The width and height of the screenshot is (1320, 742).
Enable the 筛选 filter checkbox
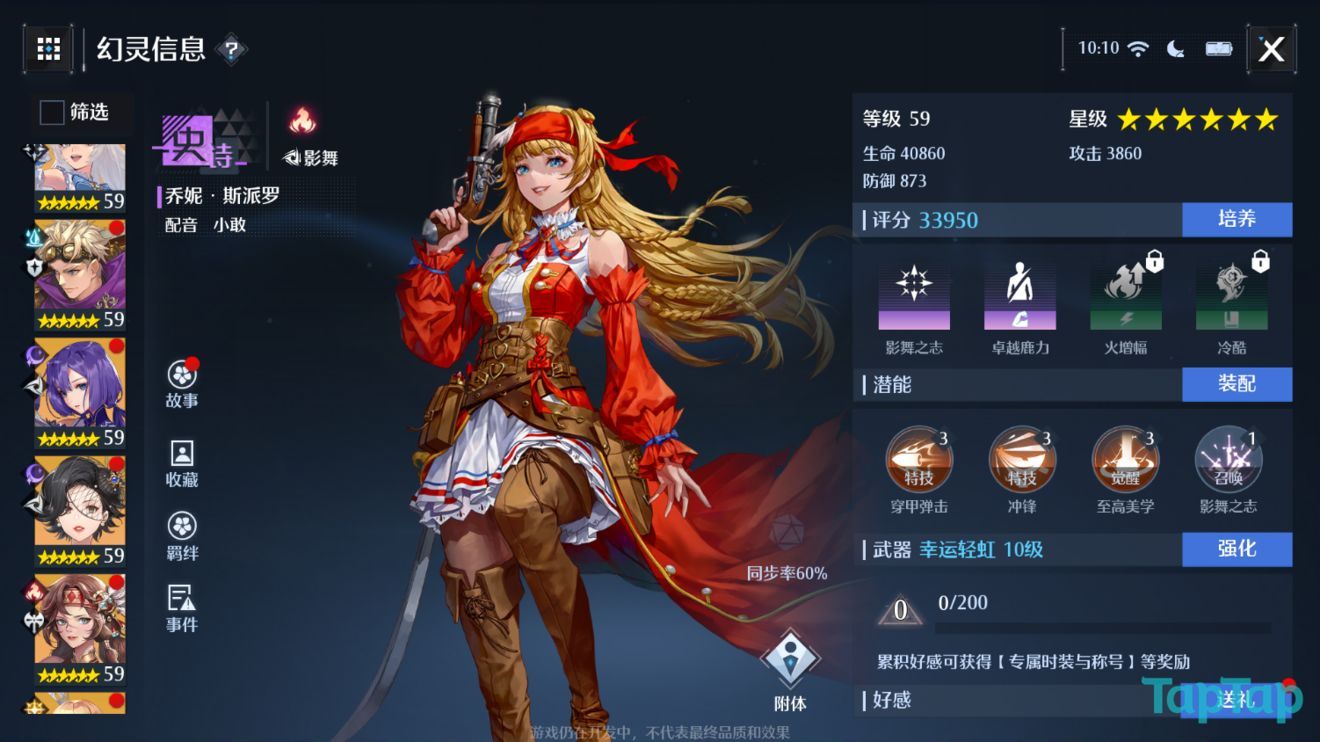50,113
